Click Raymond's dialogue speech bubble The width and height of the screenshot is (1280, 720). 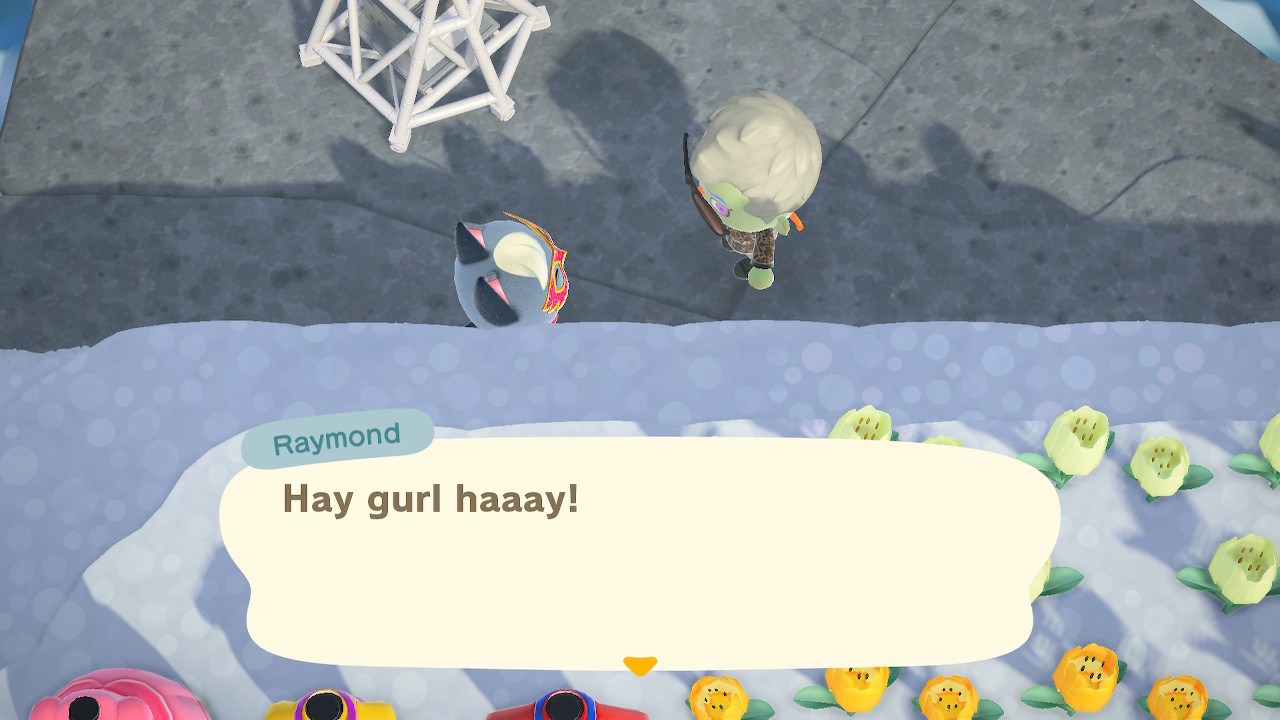(640, 550)
